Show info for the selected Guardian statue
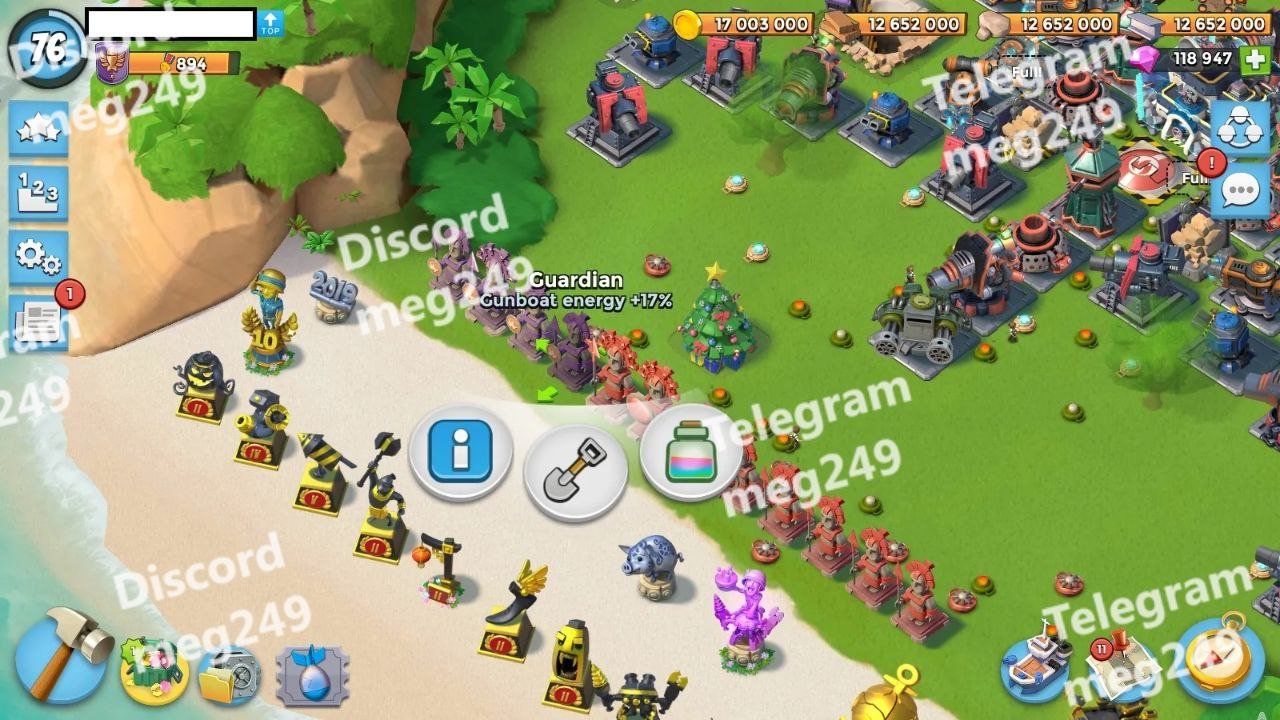1280x720 pixels. point(460,453)
